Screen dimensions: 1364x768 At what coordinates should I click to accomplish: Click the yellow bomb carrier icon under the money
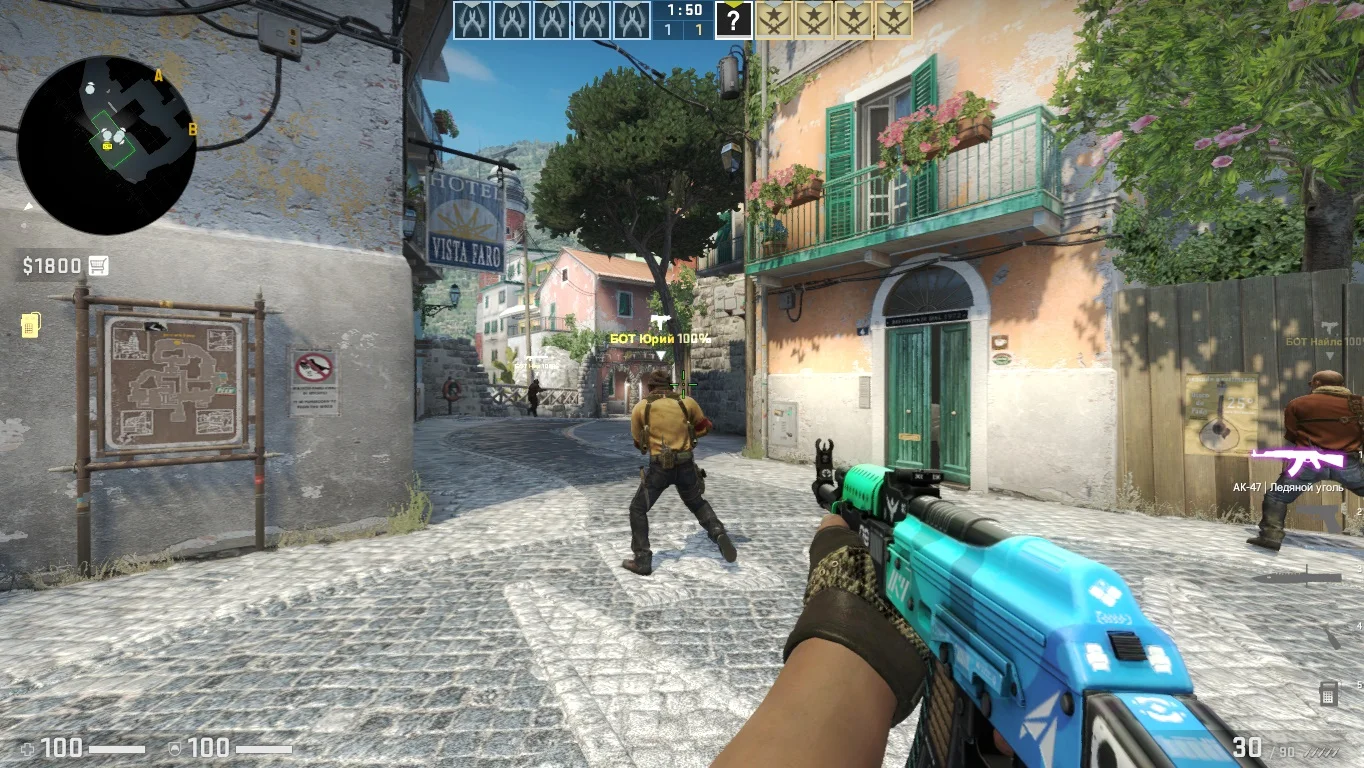(30, 325)
